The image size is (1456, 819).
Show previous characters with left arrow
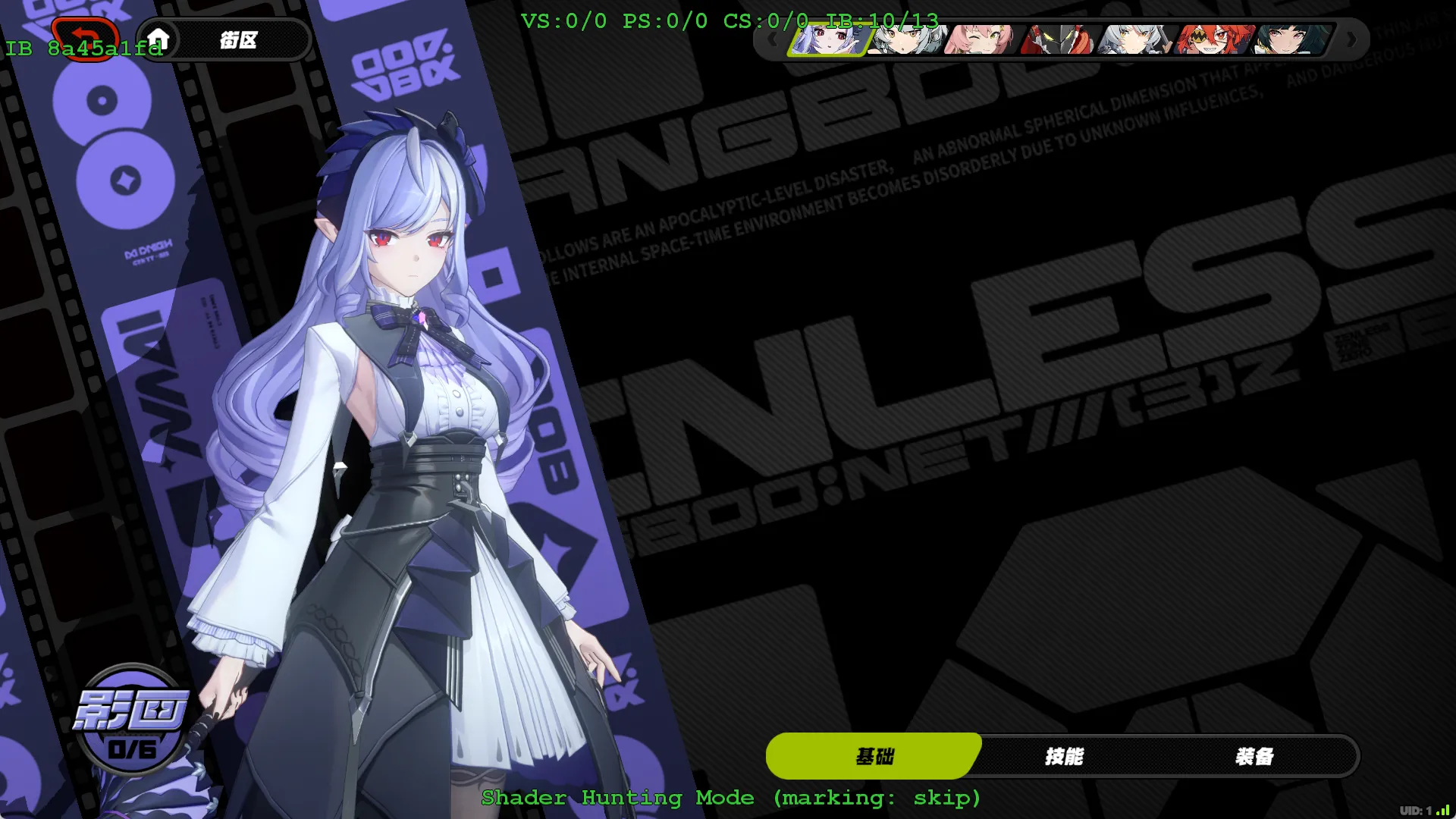click(772, 39)
